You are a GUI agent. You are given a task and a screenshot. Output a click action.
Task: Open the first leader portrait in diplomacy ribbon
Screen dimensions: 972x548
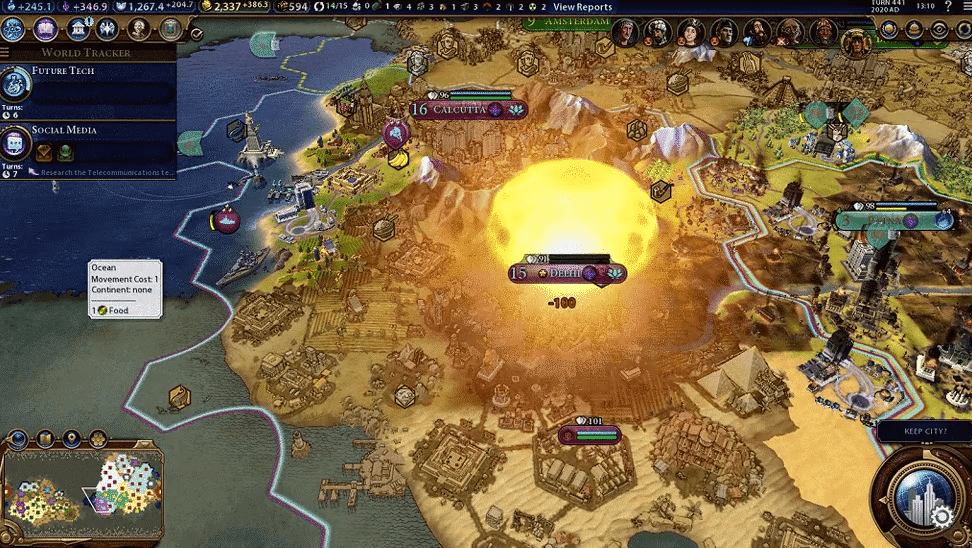[625, 33]
